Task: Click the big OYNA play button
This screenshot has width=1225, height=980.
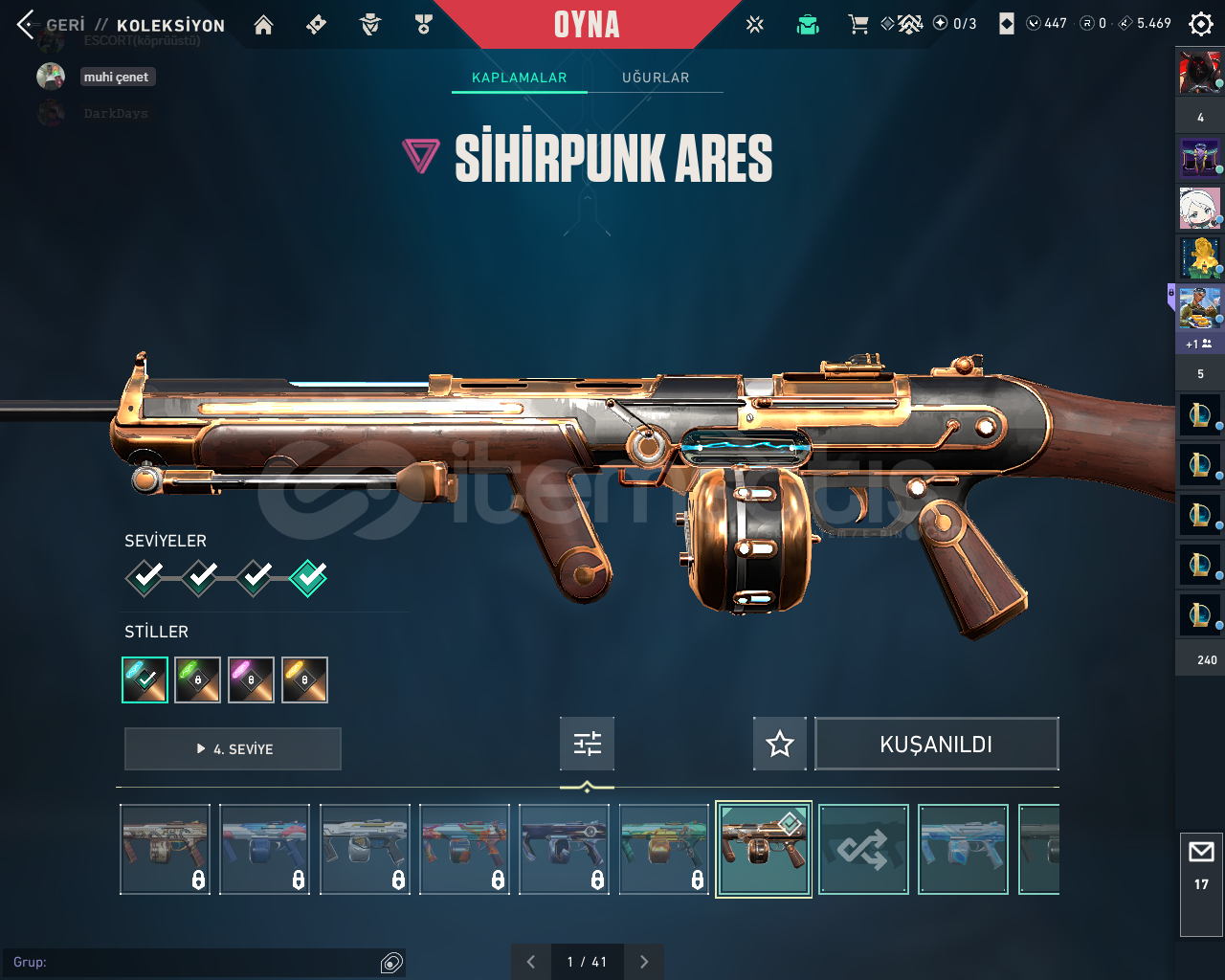Action: pyautogui.click(x=587, y=25)
